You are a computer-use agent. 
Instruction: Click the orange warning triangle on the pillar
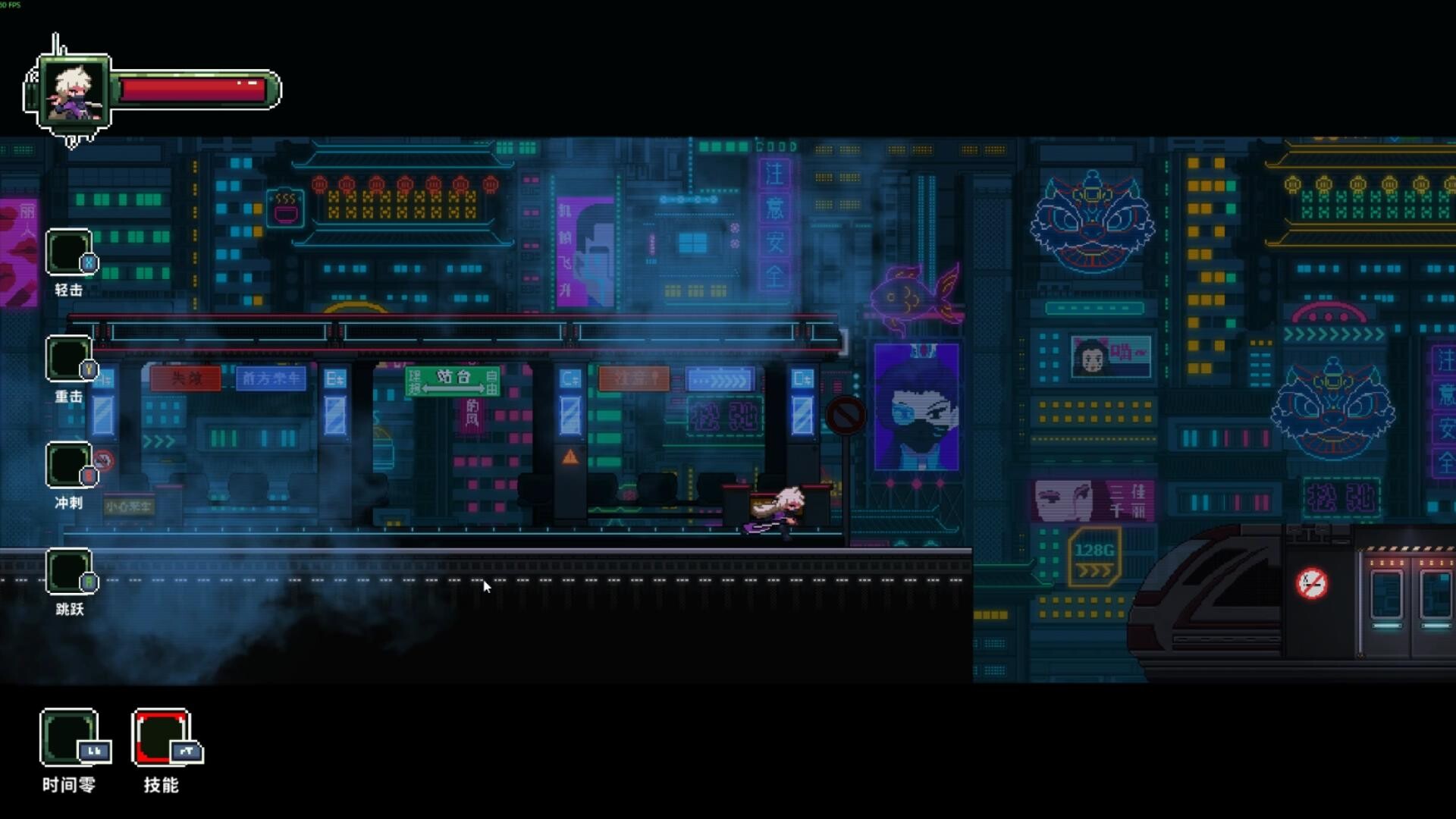tap(569, 456)
